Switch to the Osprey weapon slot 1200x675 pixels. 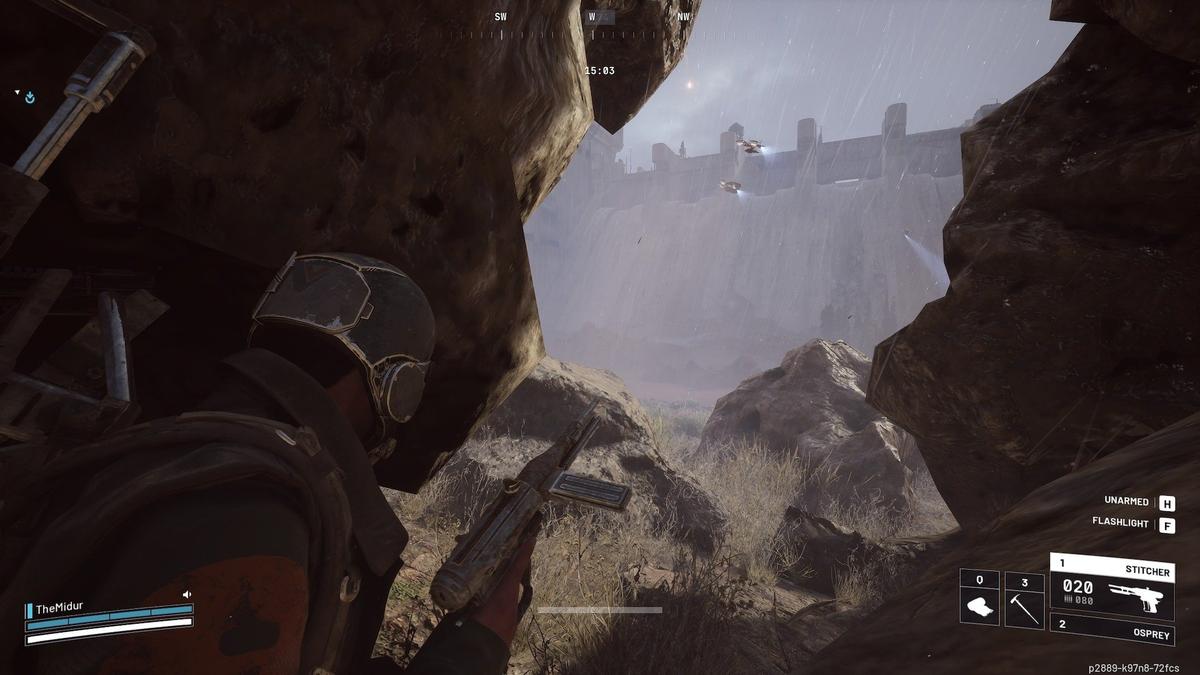[1111, 627]
